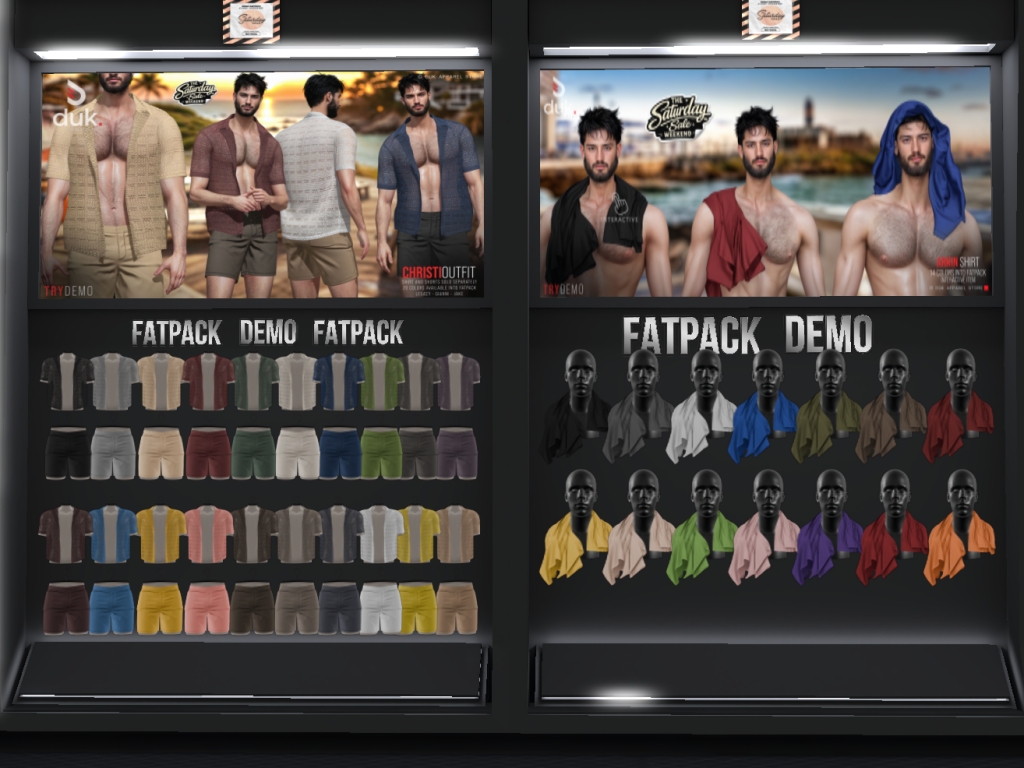1024x768 pixels.
Task: Pick the forest green open shirt
Action: (x=254, y=382)
